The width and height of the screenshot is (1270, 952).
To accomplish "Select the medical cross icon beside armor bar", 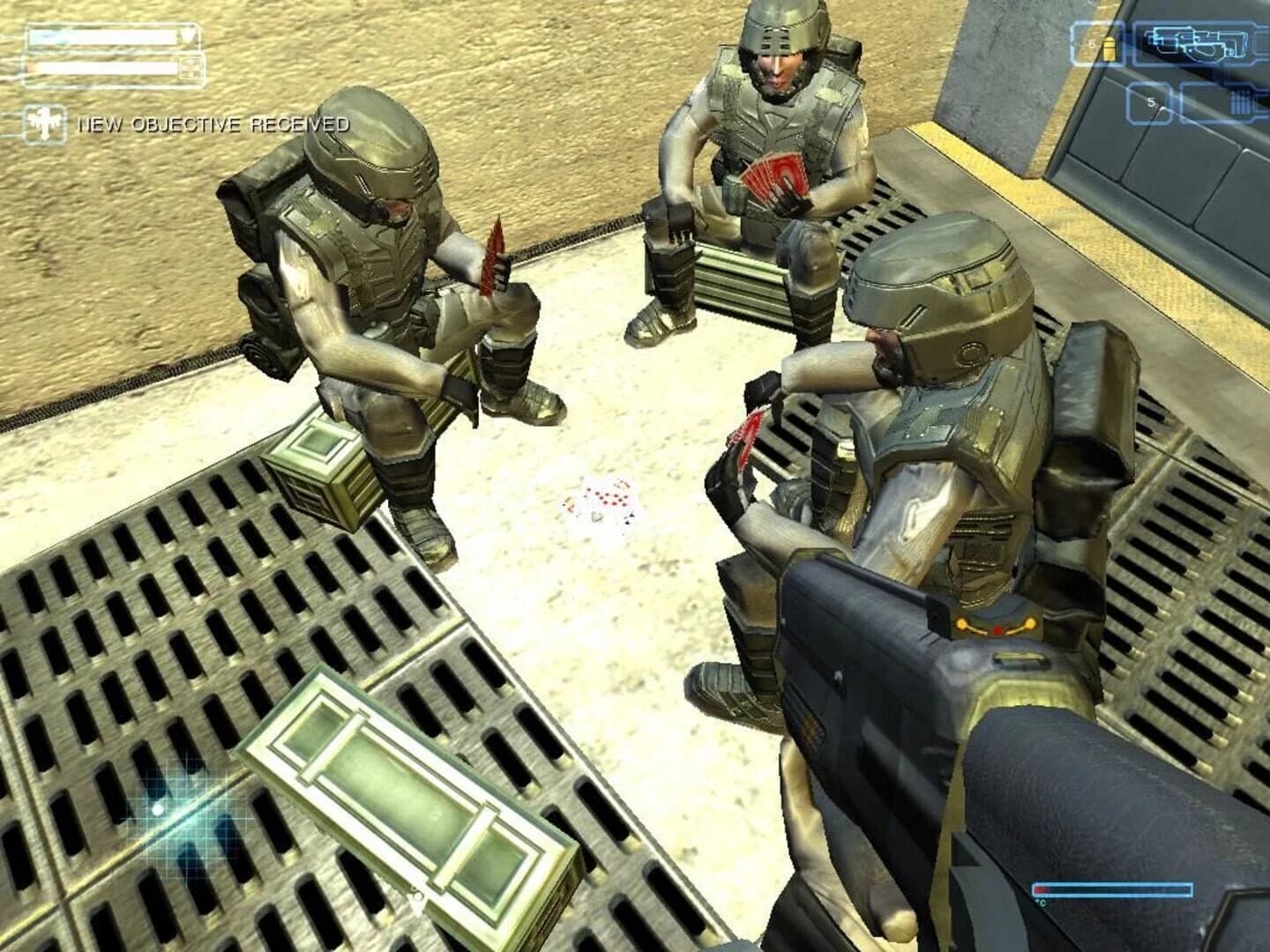I will pyautogui.click(x=192, y=68).
